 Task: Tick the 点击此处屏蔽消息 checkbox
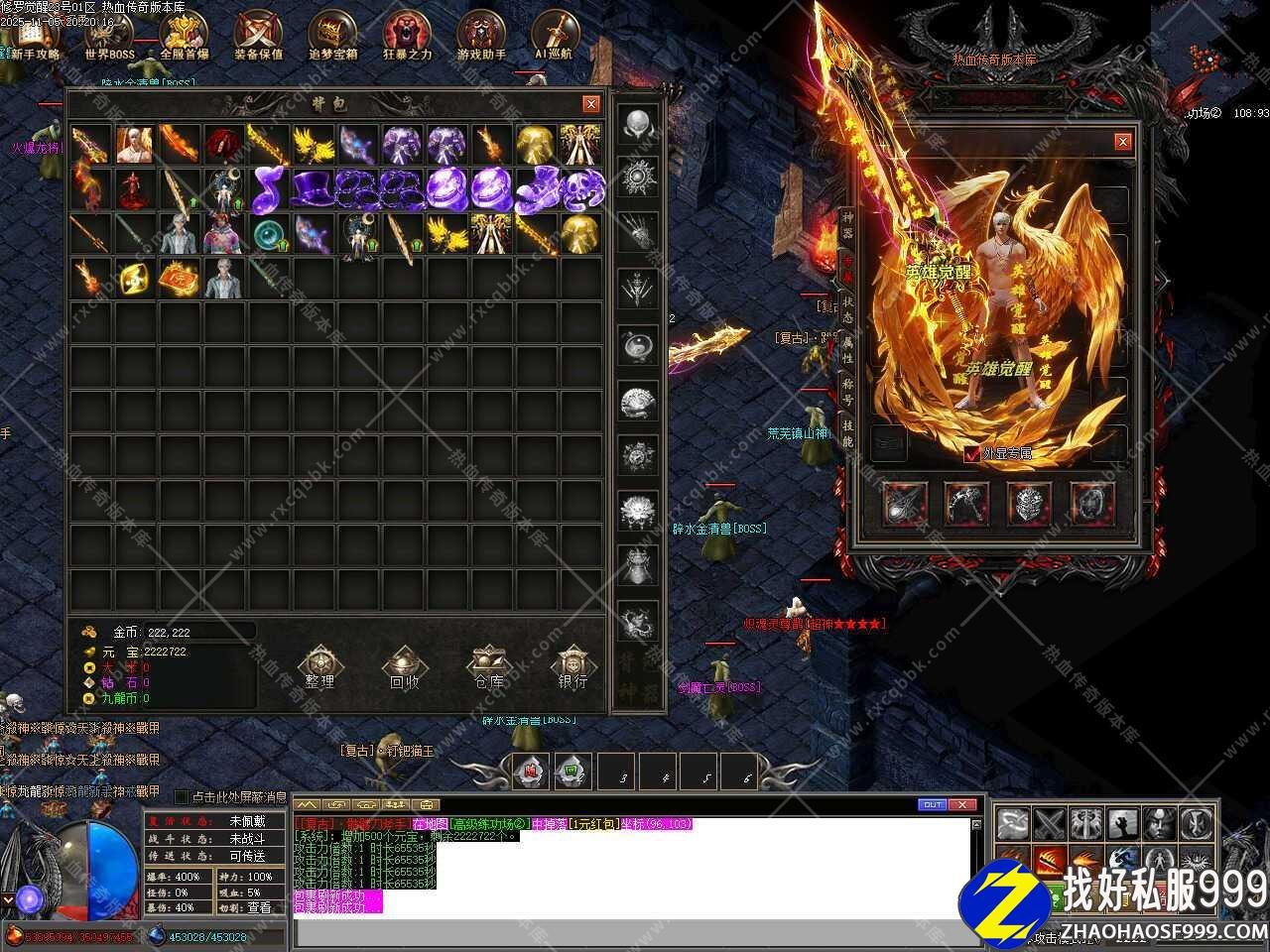click(182, 796)
